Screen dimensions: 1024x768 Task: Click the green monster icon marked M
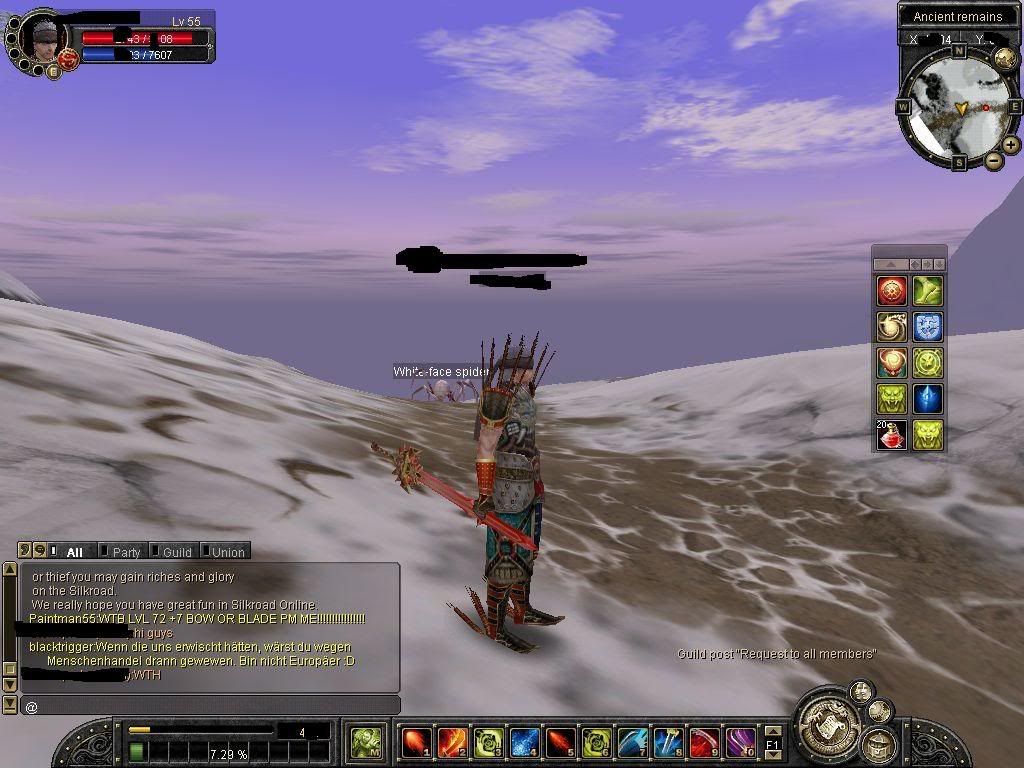point(366,743)
